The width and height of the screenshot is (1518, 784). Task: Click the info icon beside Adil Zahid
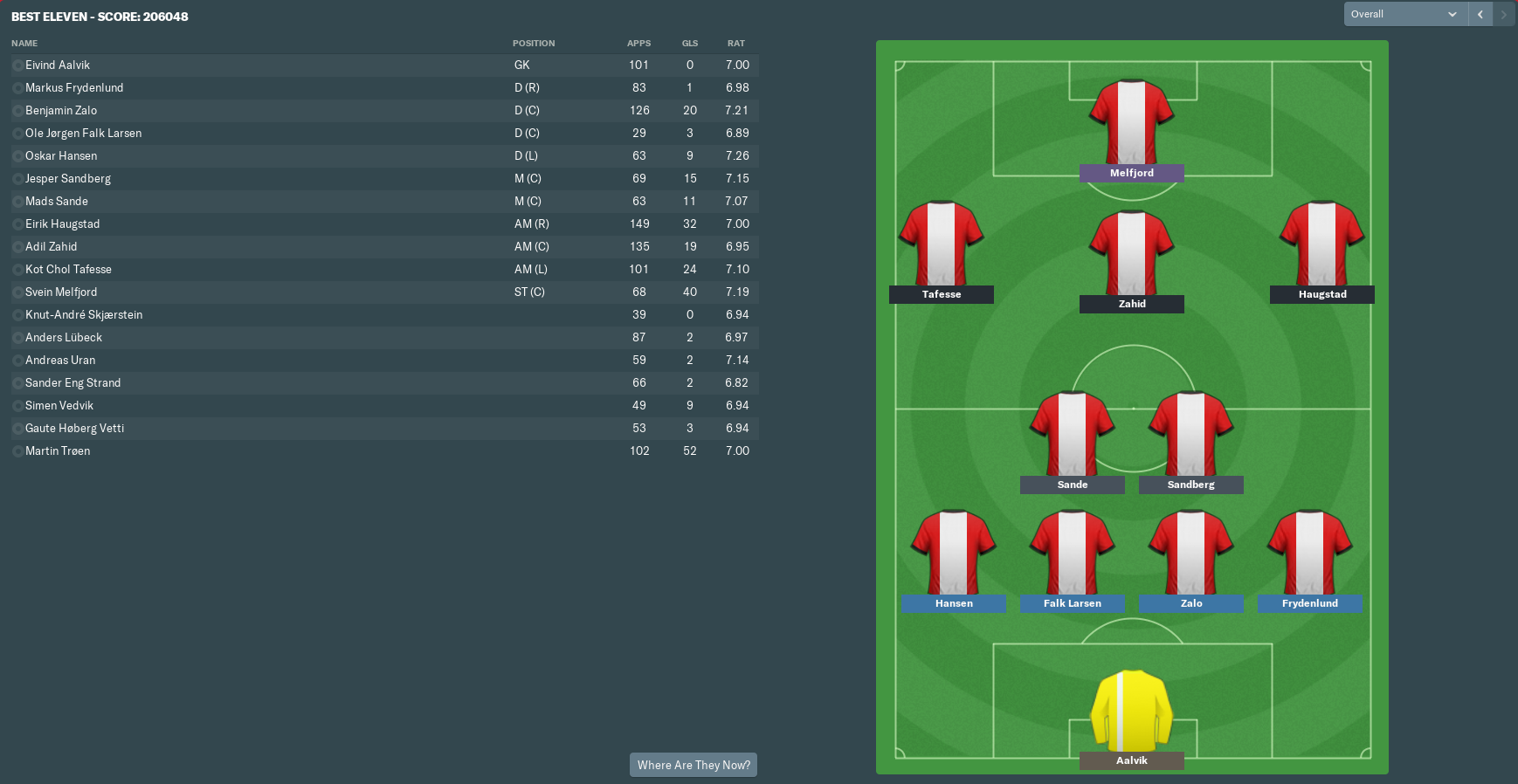pyautogui.click(x=17, y=247)
